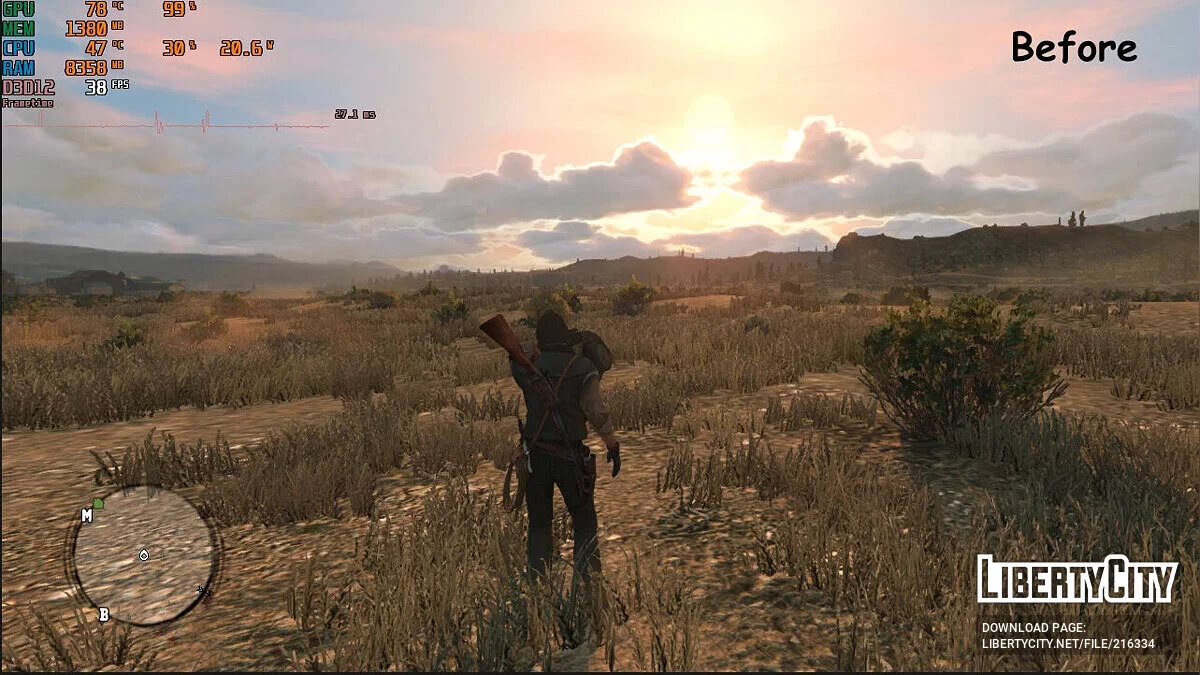Select the B marker on the minimap edge
Image resolution: width=1200 pixels, height=675 pixels.
tap(103, 614)
